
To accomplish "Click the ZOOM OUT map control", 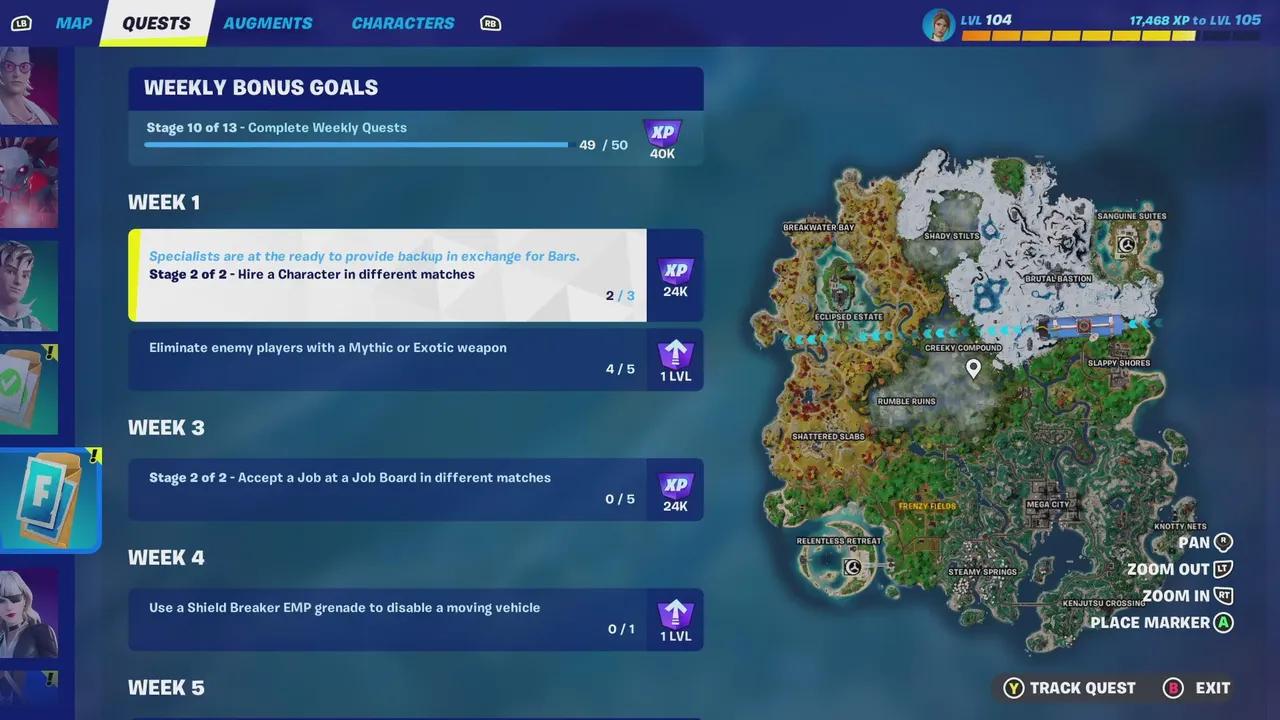I will [x=1168, y=569].
